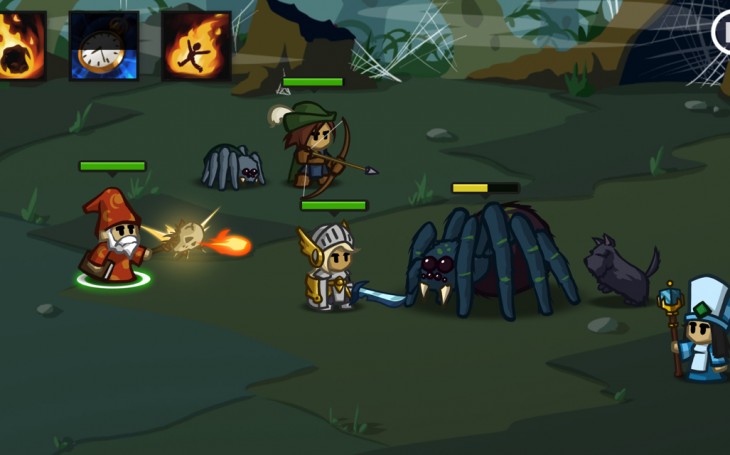Activate the stopwatch time ability
730x455 pixels.
pos(103,46)
